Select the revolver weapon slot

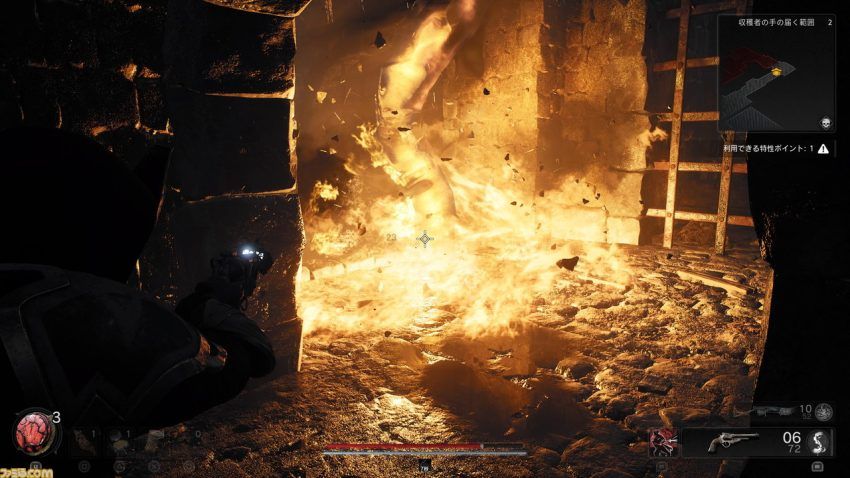coord(734,442)
